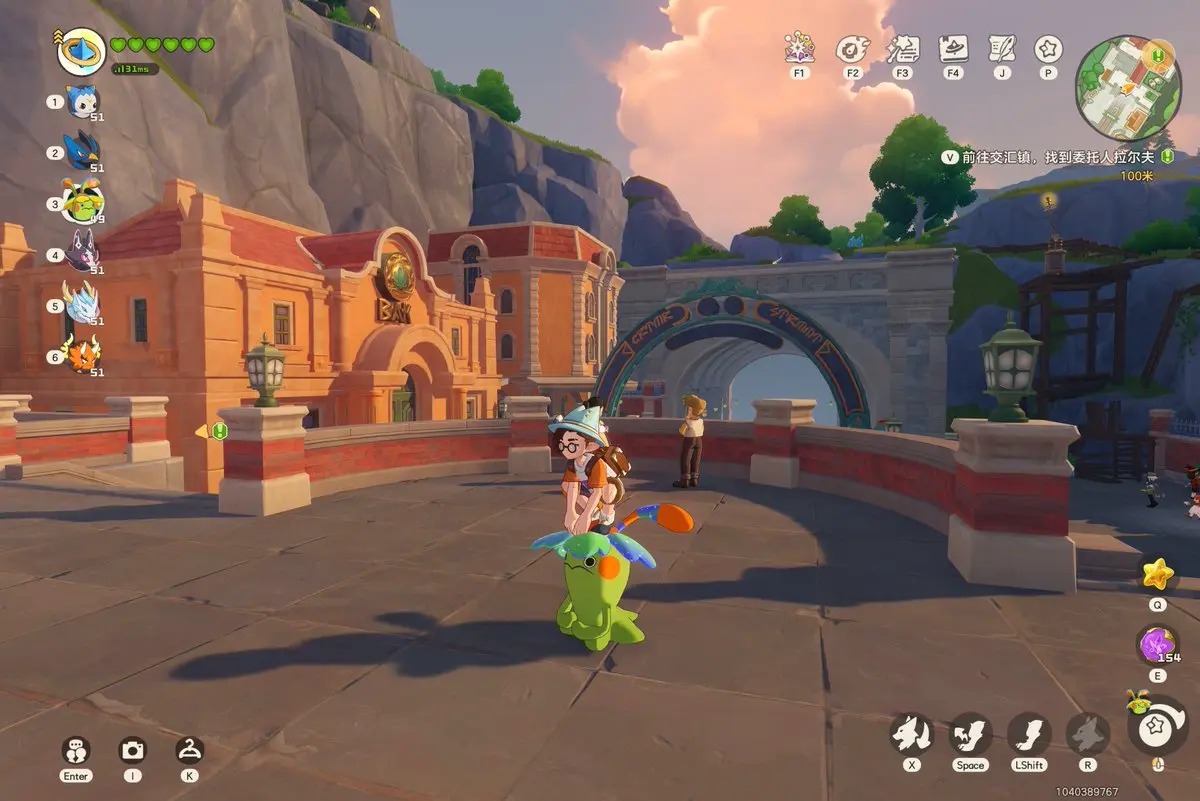Select the green antennae pet in slot 3
The width and height of the screenshot is (1200, 801).
click(82, 203)
